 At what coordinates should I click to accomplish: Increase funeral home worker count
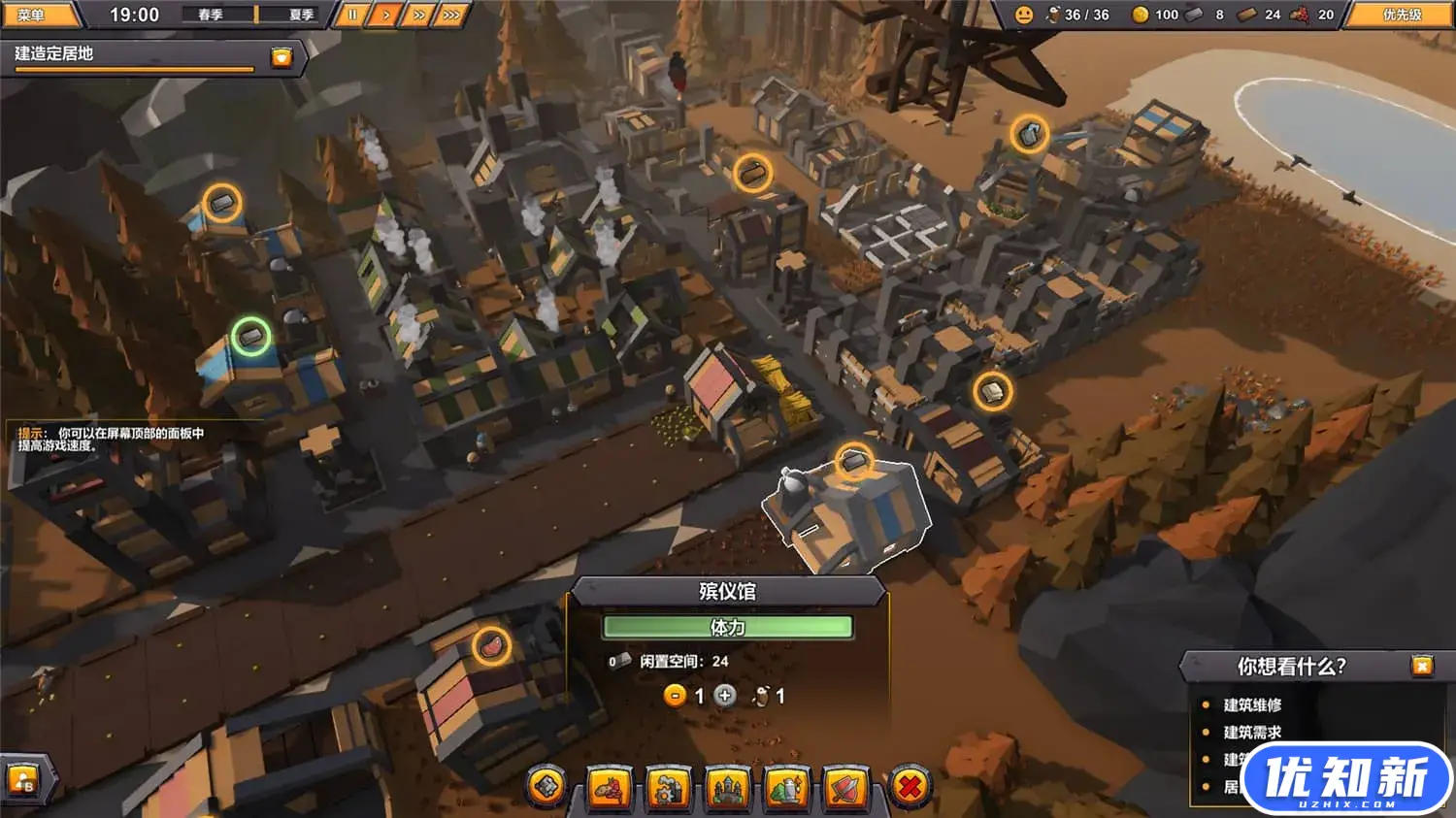tap(725, 695)
